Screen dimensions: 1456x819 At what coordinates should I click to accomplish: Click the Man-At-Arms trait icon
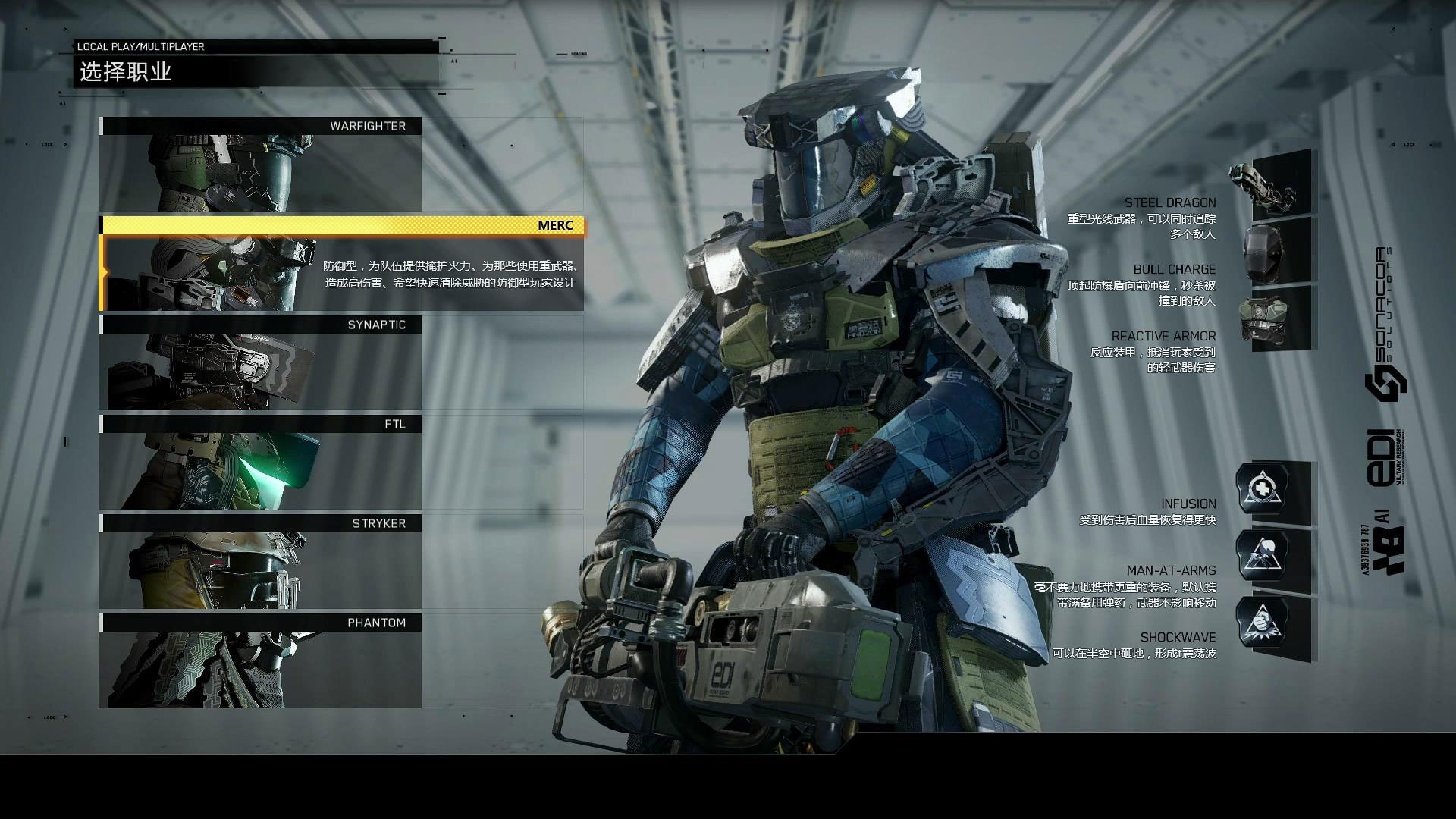[1263, 556]
